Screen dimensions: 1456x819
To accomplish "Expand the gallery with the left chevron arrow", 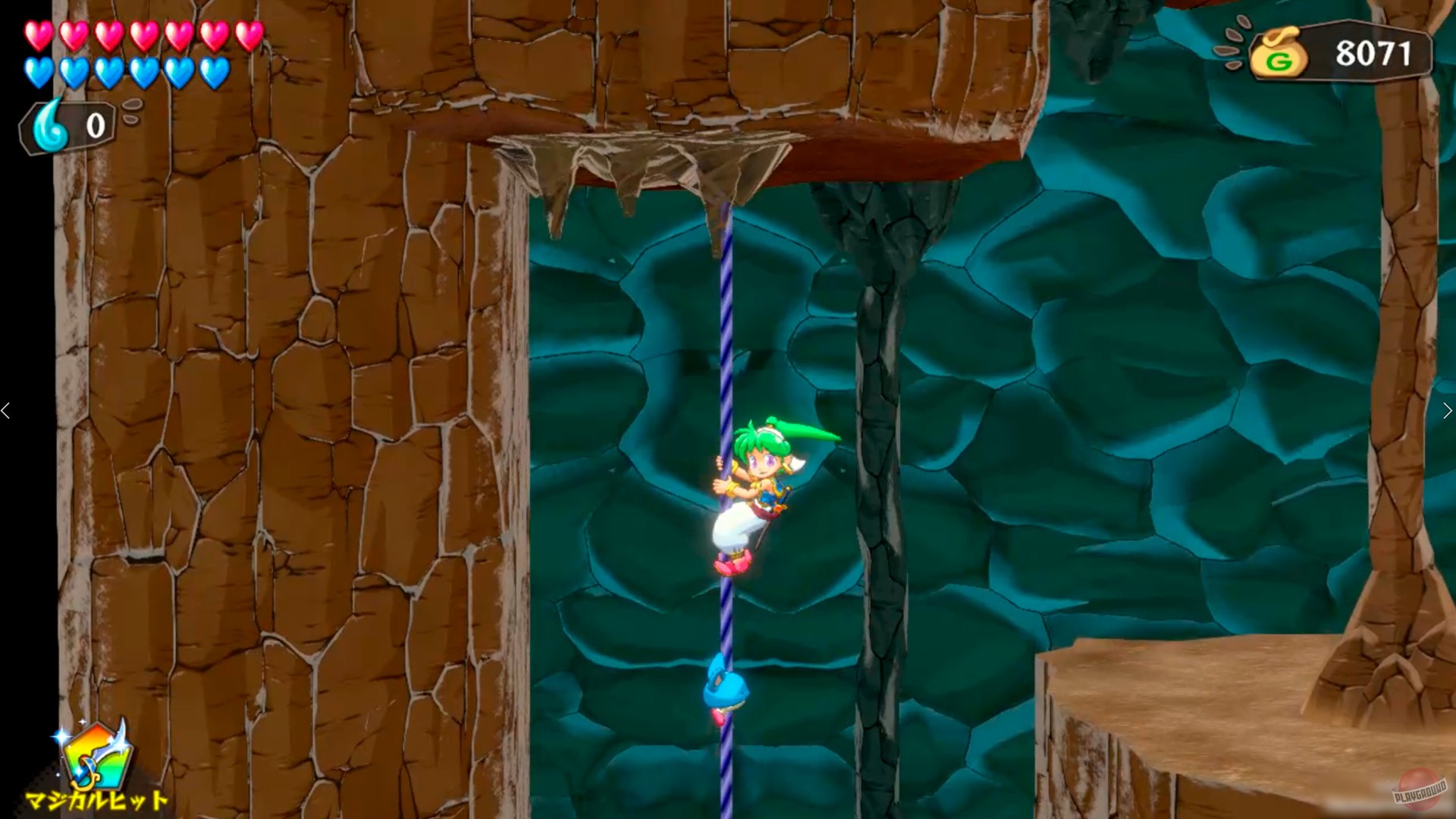I will click(6, 409).
